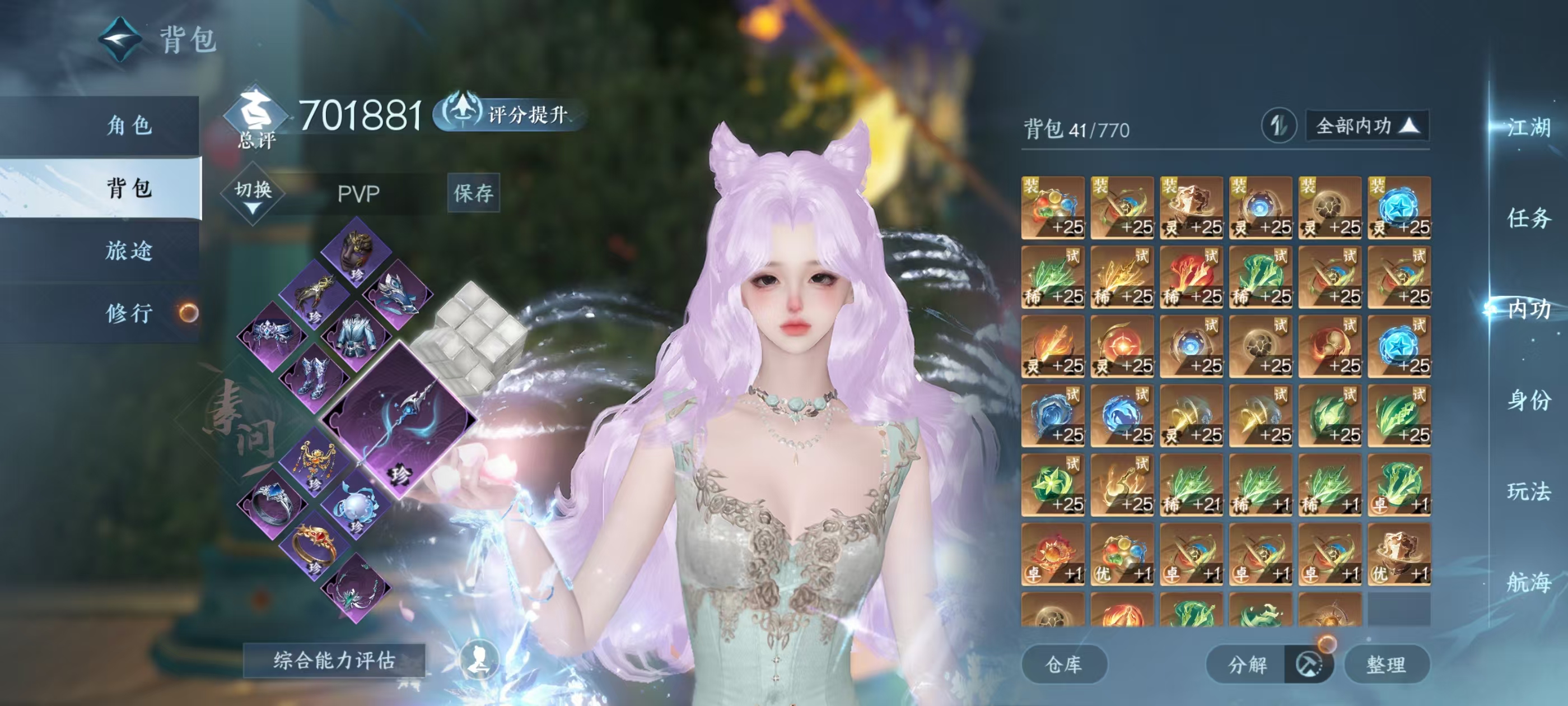Open the 仓库 warehouse
Viewport: 1568px width, 706px height.
[x=1063, y=665]
